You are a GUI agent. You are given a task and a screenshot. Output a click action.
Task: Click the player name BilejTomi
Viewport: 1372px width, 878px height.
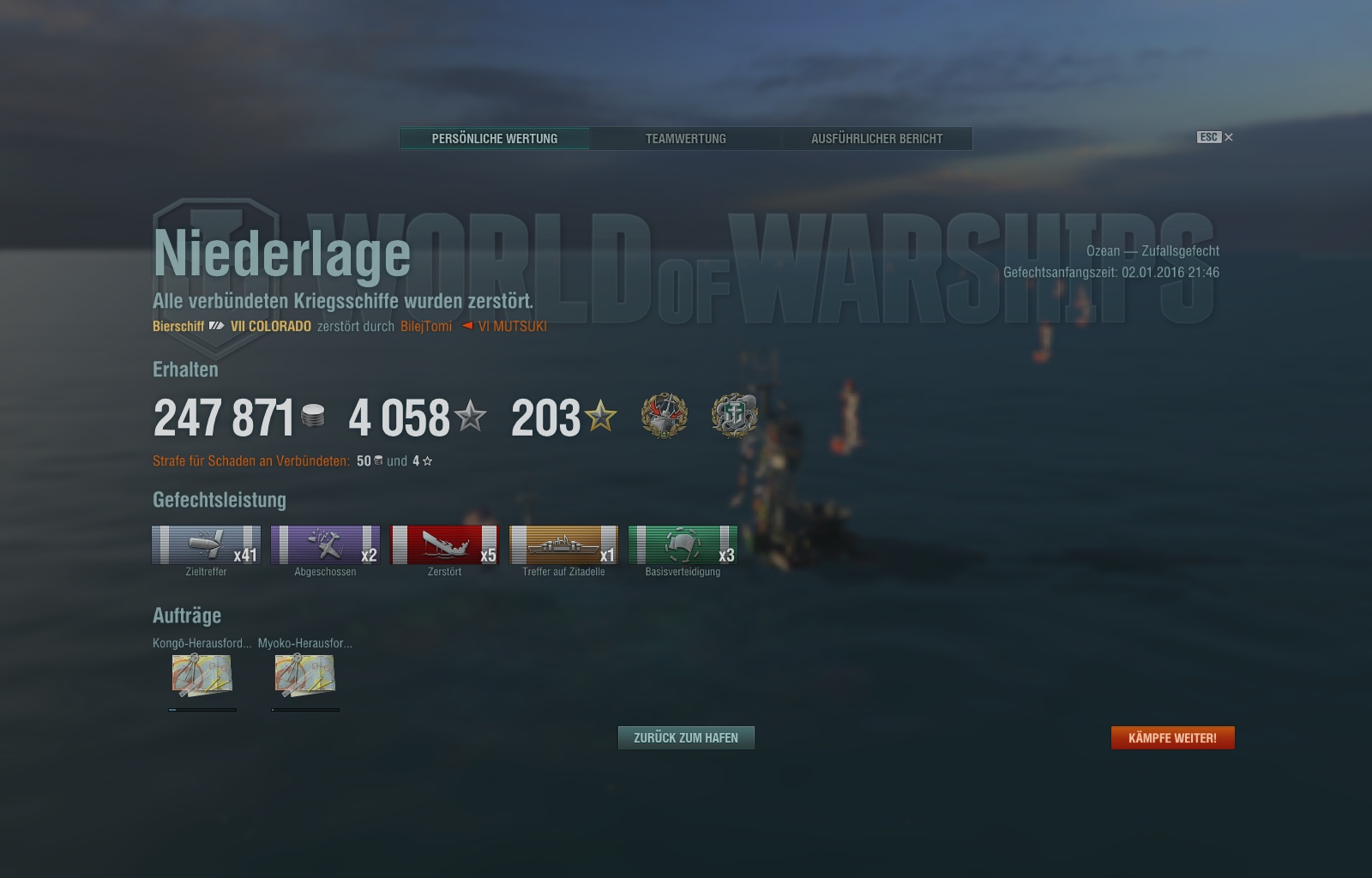click(426, 327)
